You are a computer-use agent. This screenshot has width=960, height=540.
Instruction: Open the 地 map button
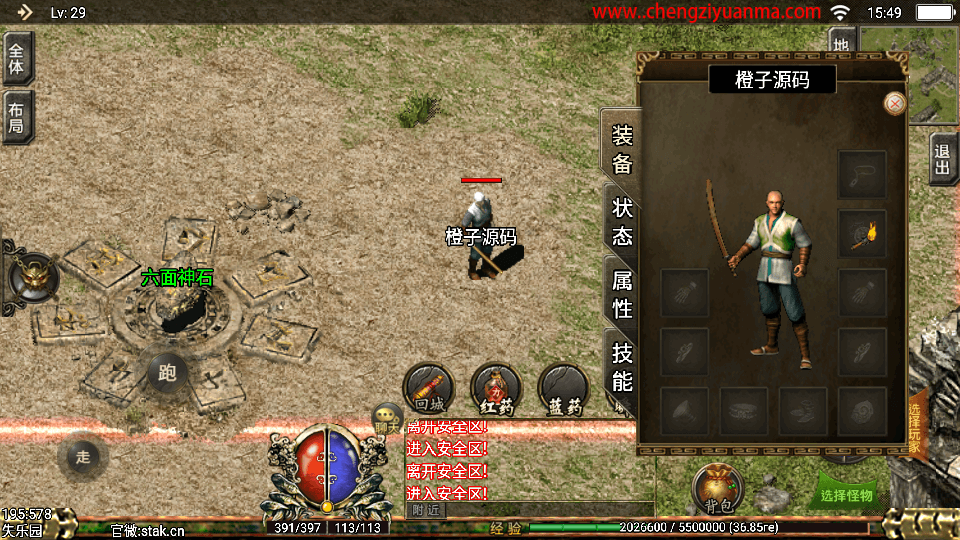842,44
